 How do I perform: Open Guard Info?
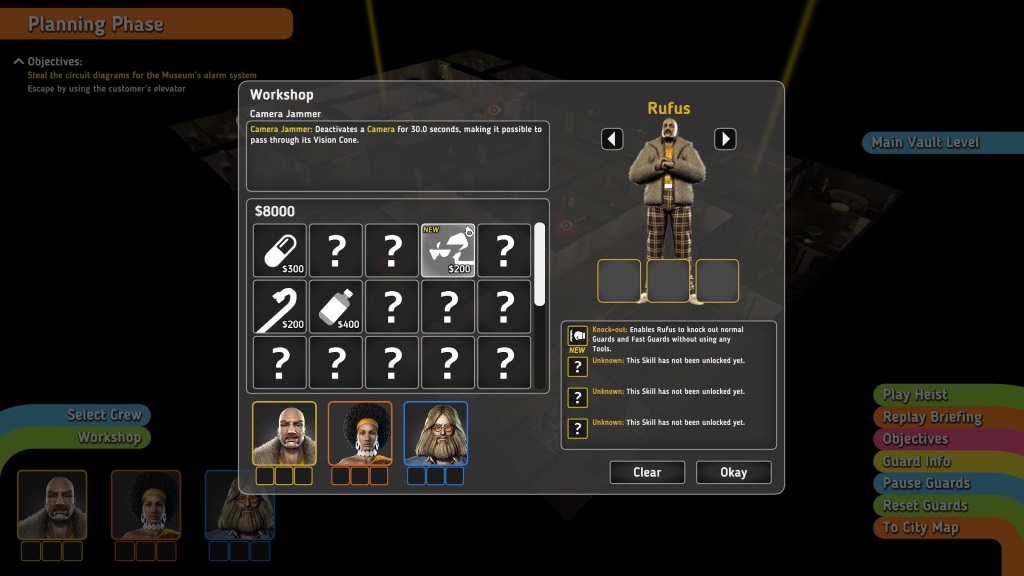pos(916,461)
